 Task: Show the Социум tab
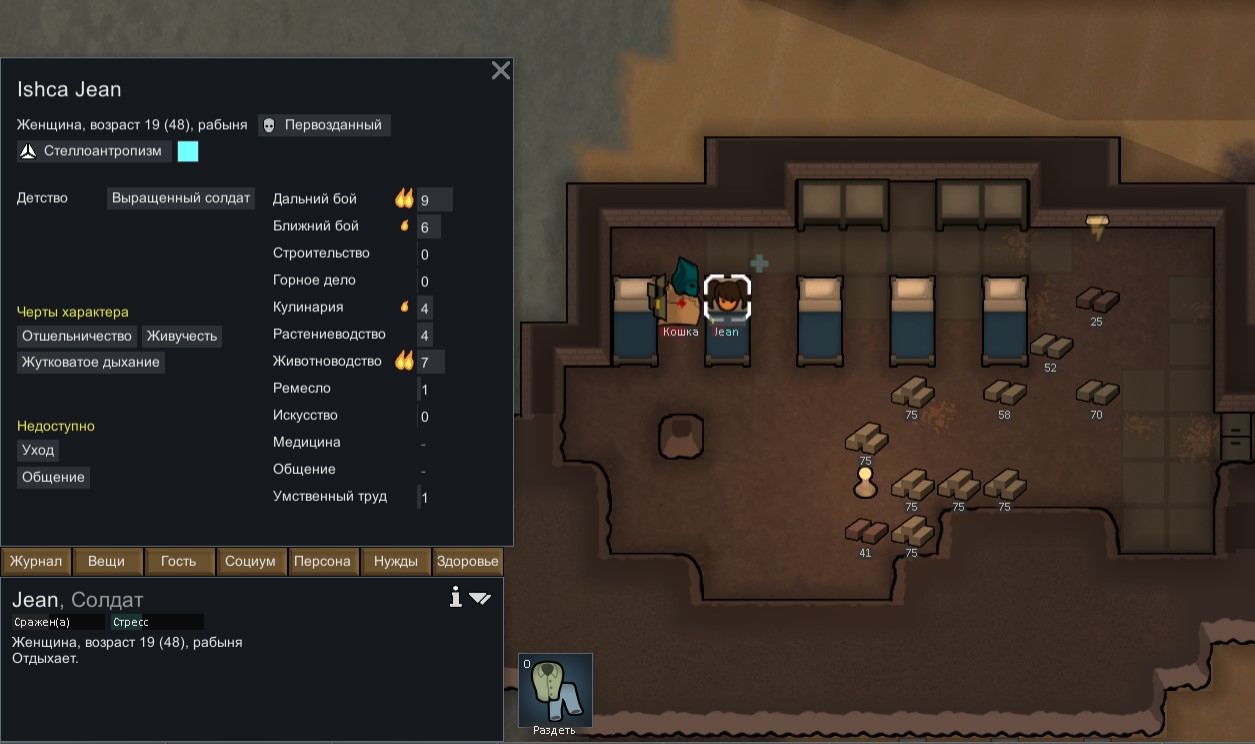click(x=250, y=562)
